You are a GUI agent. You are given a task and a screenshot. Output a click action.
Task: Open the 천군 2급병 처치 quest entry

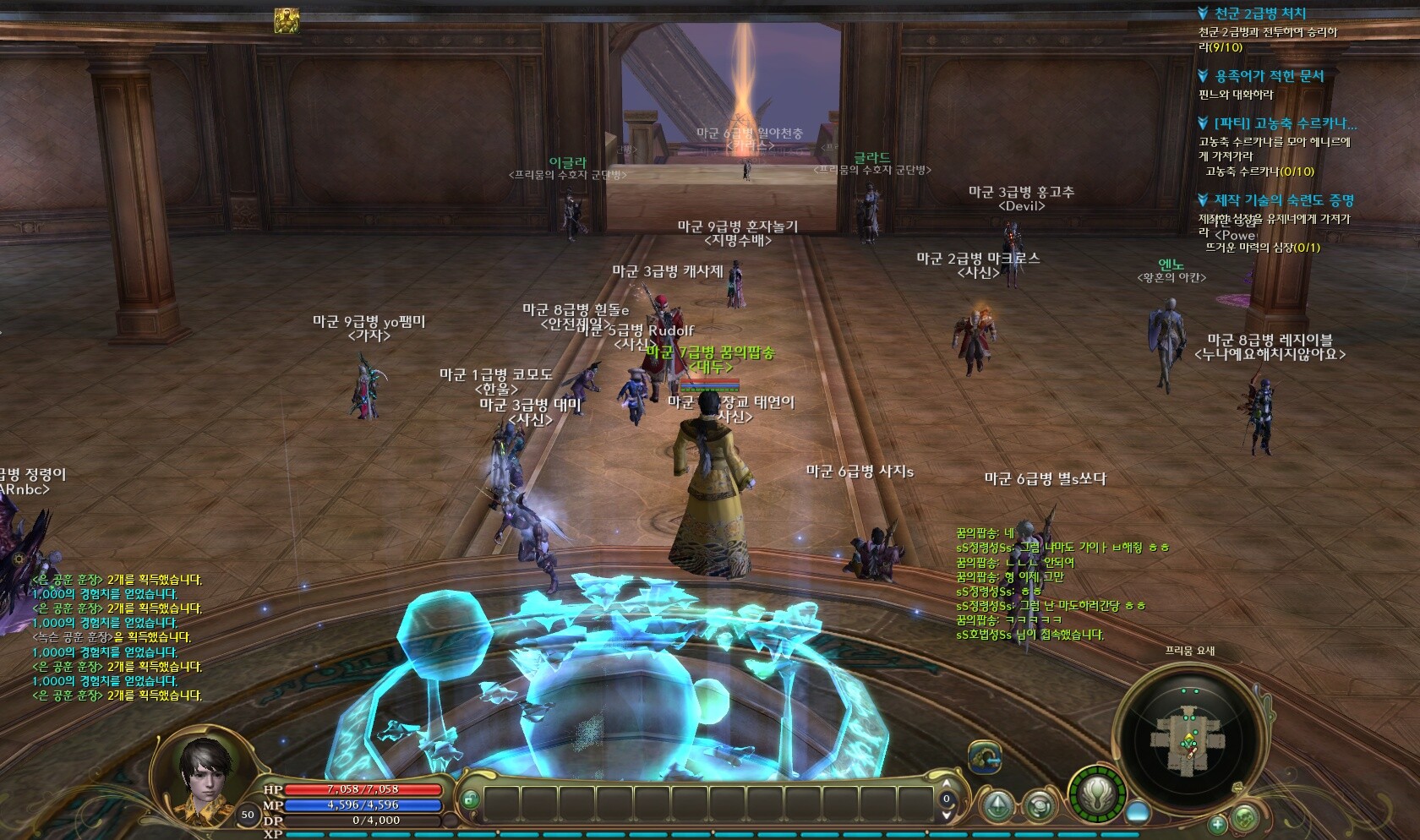coord(1259,14)
